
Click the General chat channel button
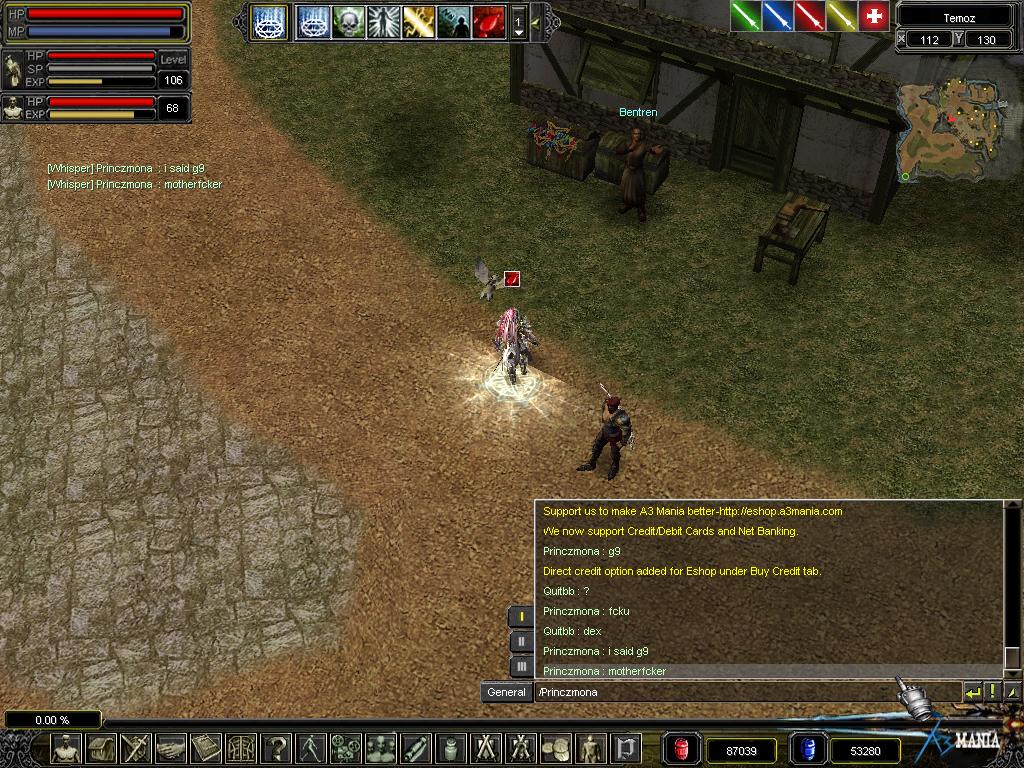click(506, 692)
